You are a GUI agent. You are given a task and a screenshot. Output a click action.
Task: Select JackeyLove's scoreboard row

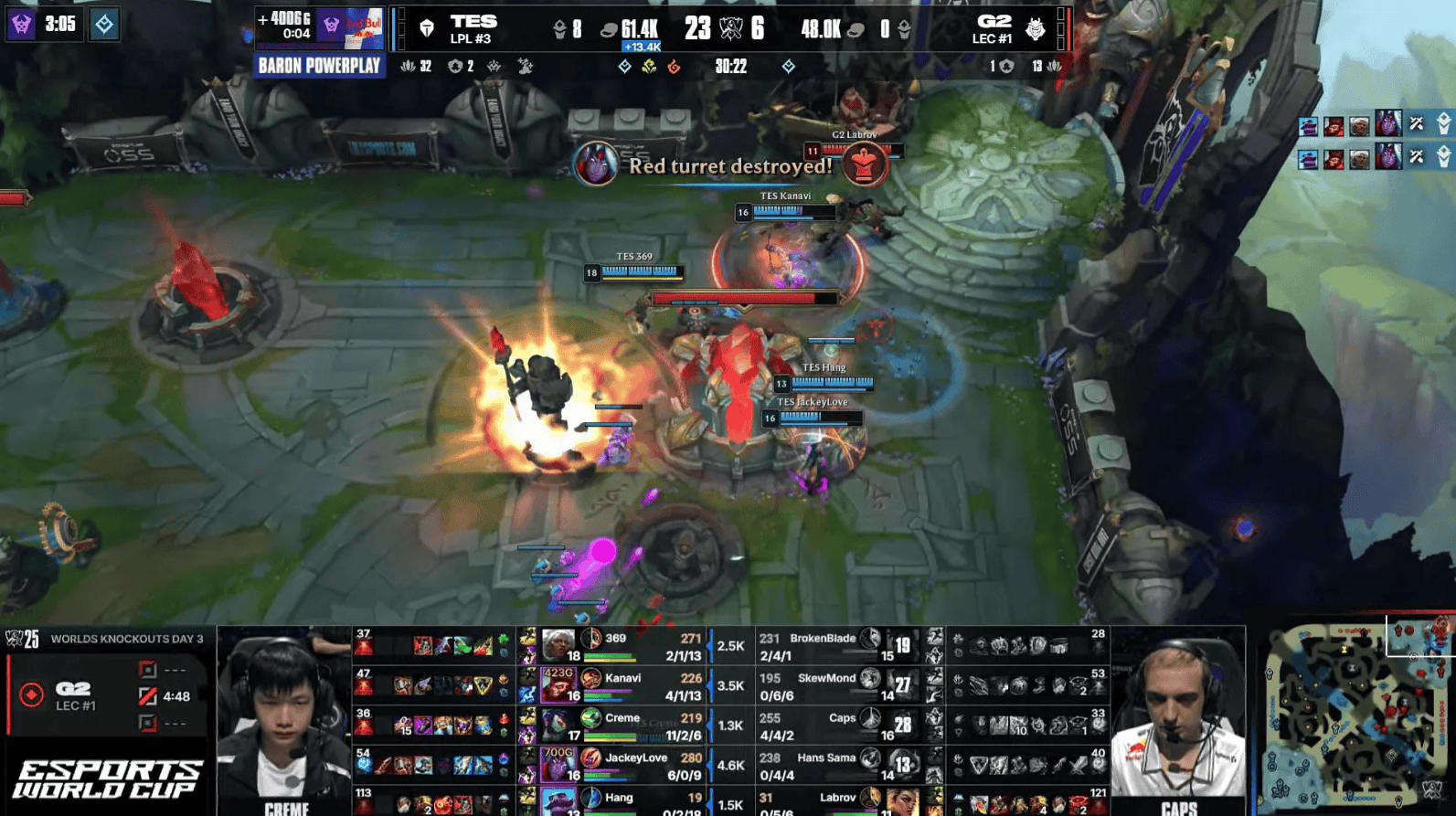622,764
